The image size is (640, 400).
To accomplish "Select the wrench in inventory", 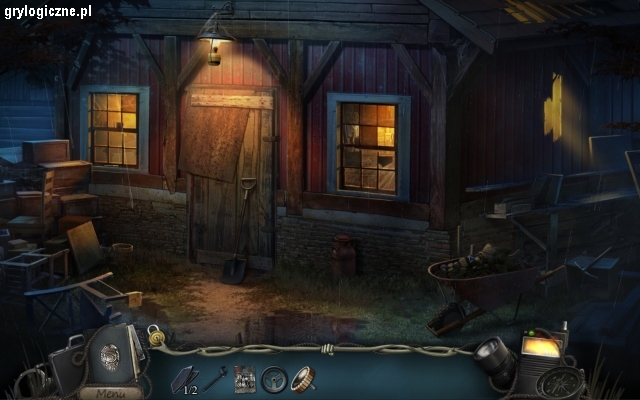I will 216,379.
